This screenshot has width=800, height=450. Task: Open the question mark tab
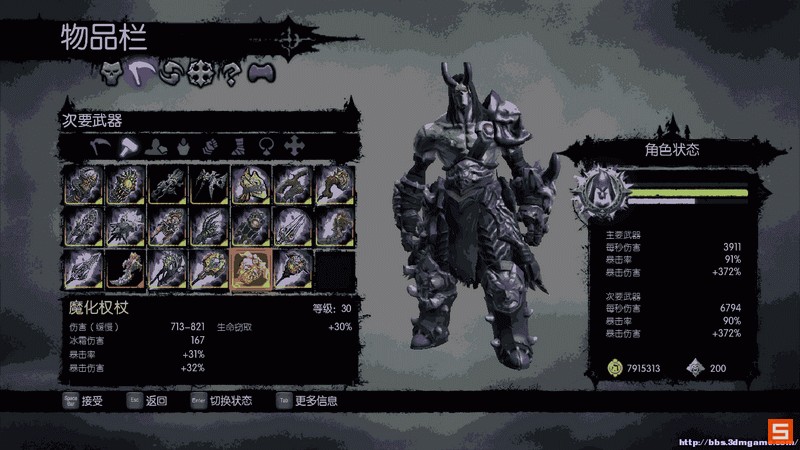click(x=231, y=72)
